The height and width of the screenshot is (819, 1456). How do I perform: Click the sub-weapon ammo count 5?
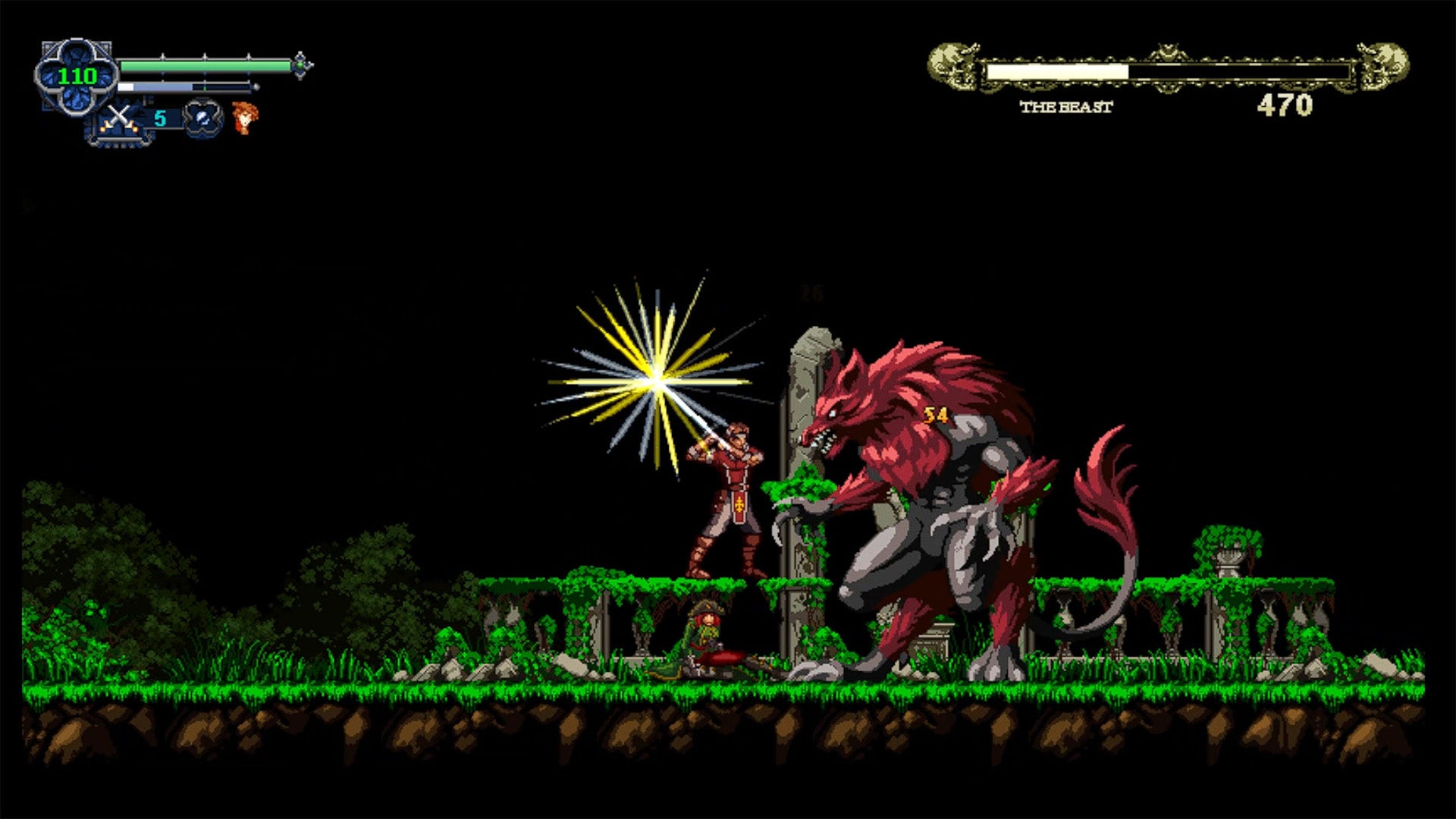coord(160,118)
